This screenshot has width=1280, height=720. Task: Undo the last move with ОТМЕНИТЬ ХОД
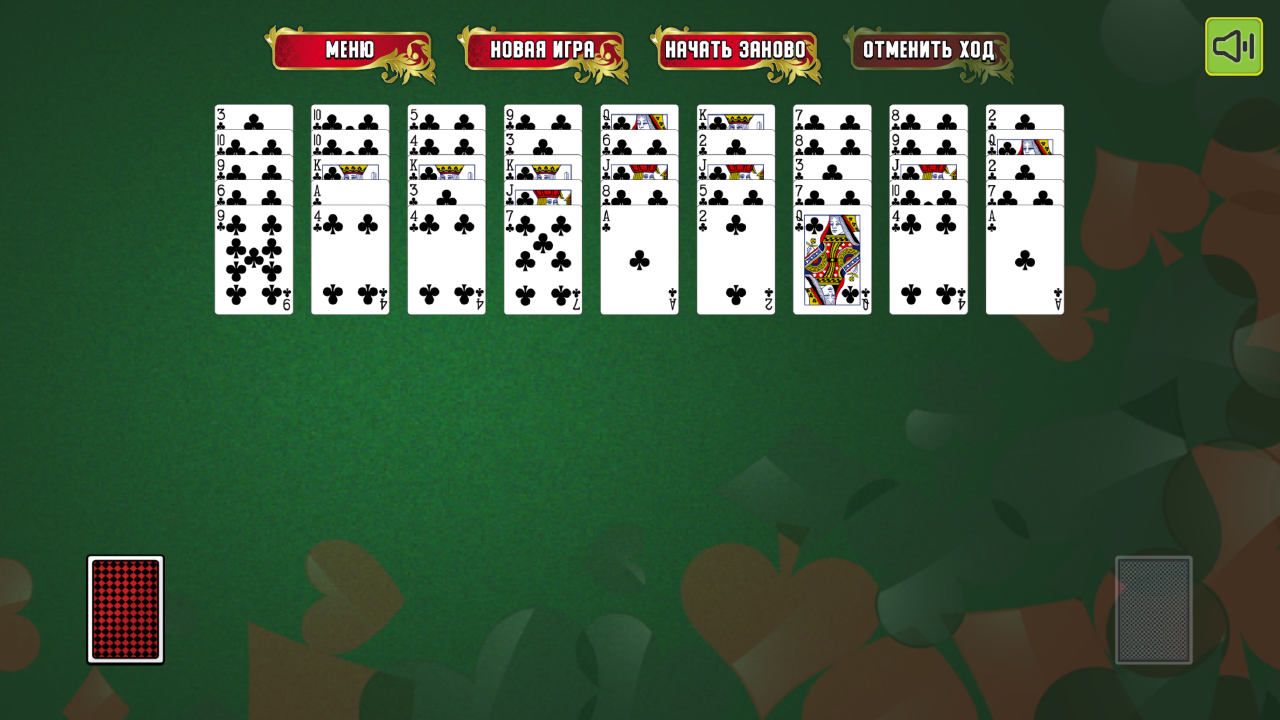coord(926,47)
